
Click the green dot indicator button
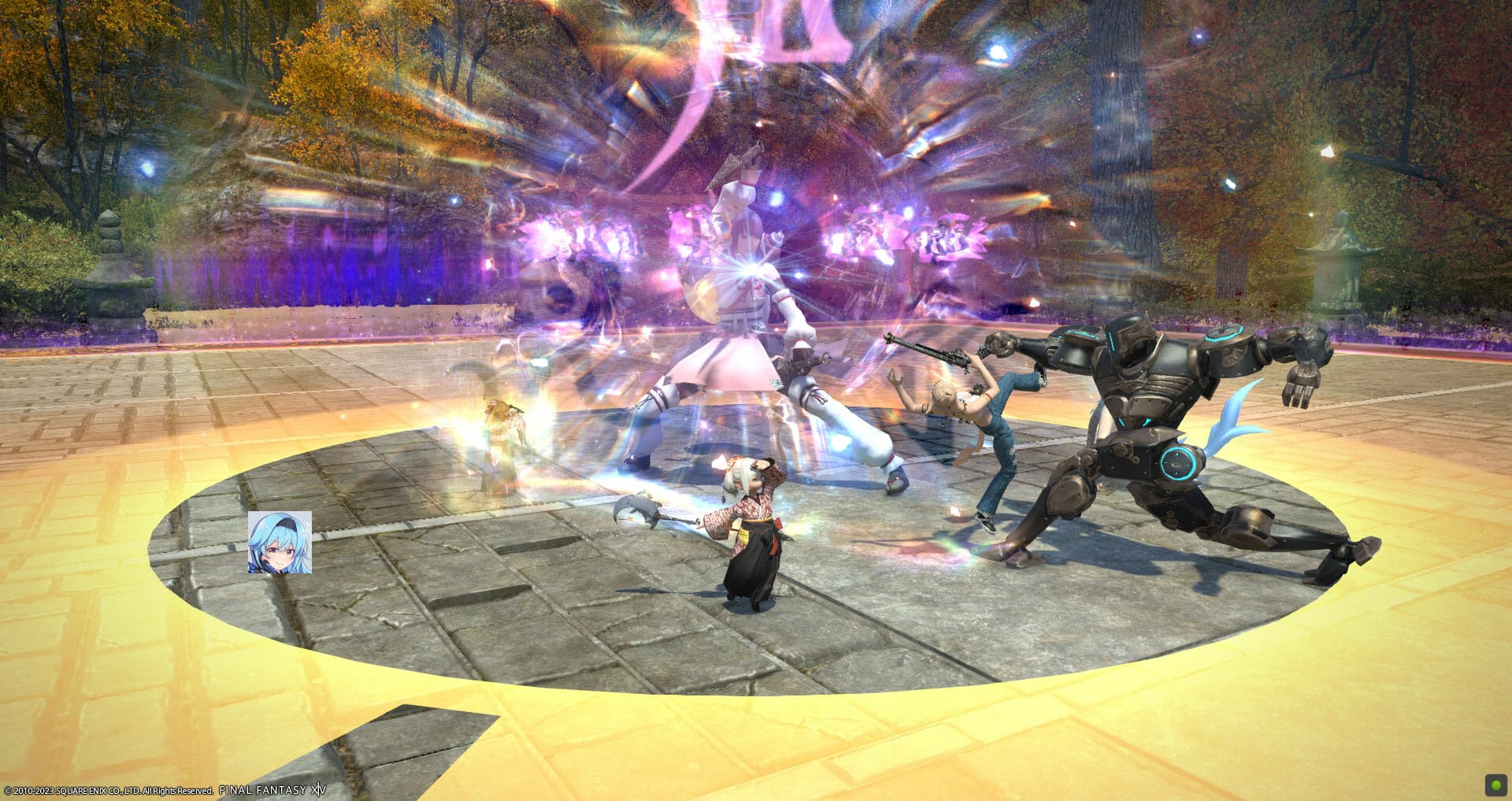tap(1495, 784)
